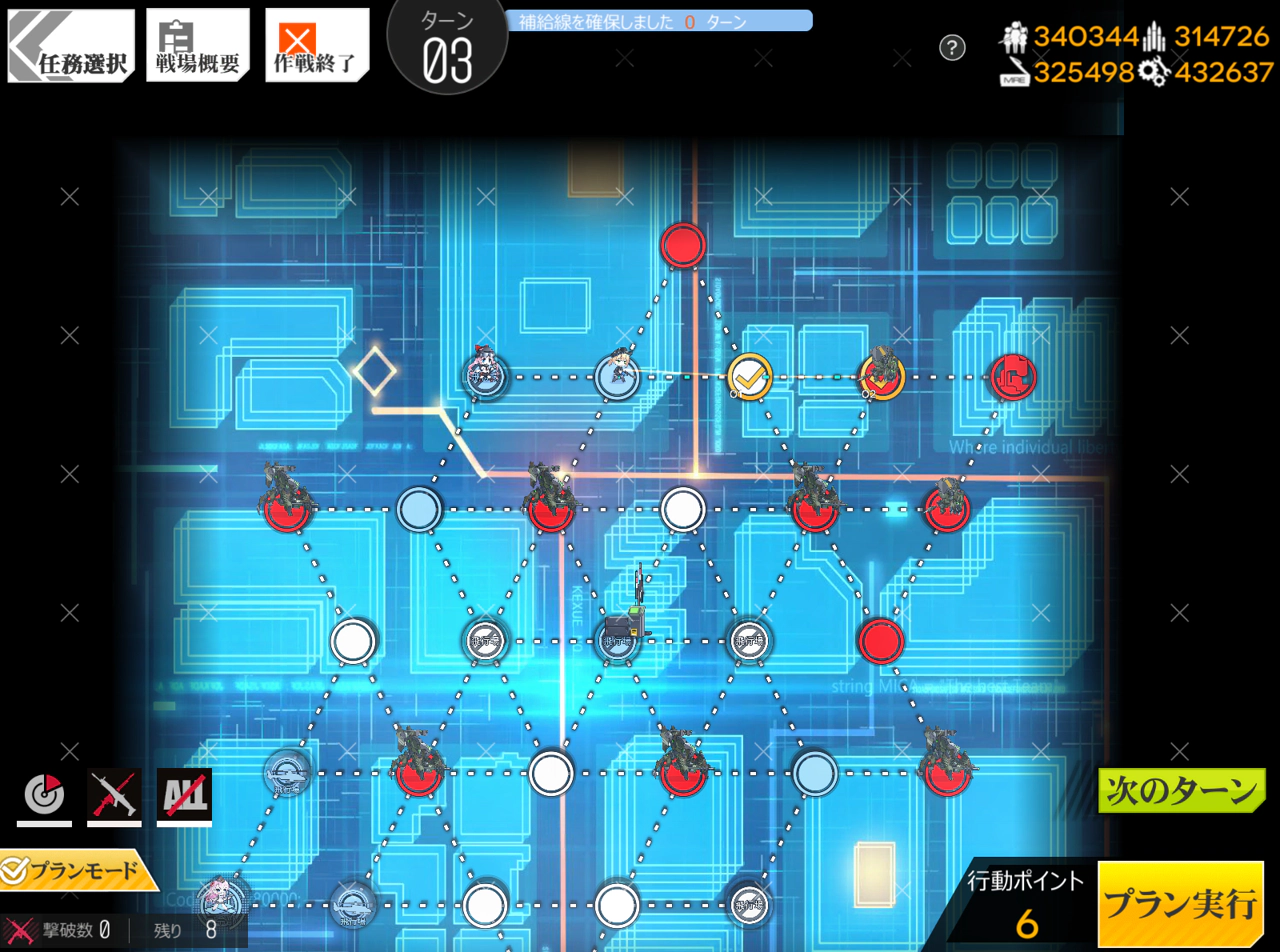End turn with 次のターン button
The width and height of the screenshot is (1280, 952).
tap(1181, 791)
